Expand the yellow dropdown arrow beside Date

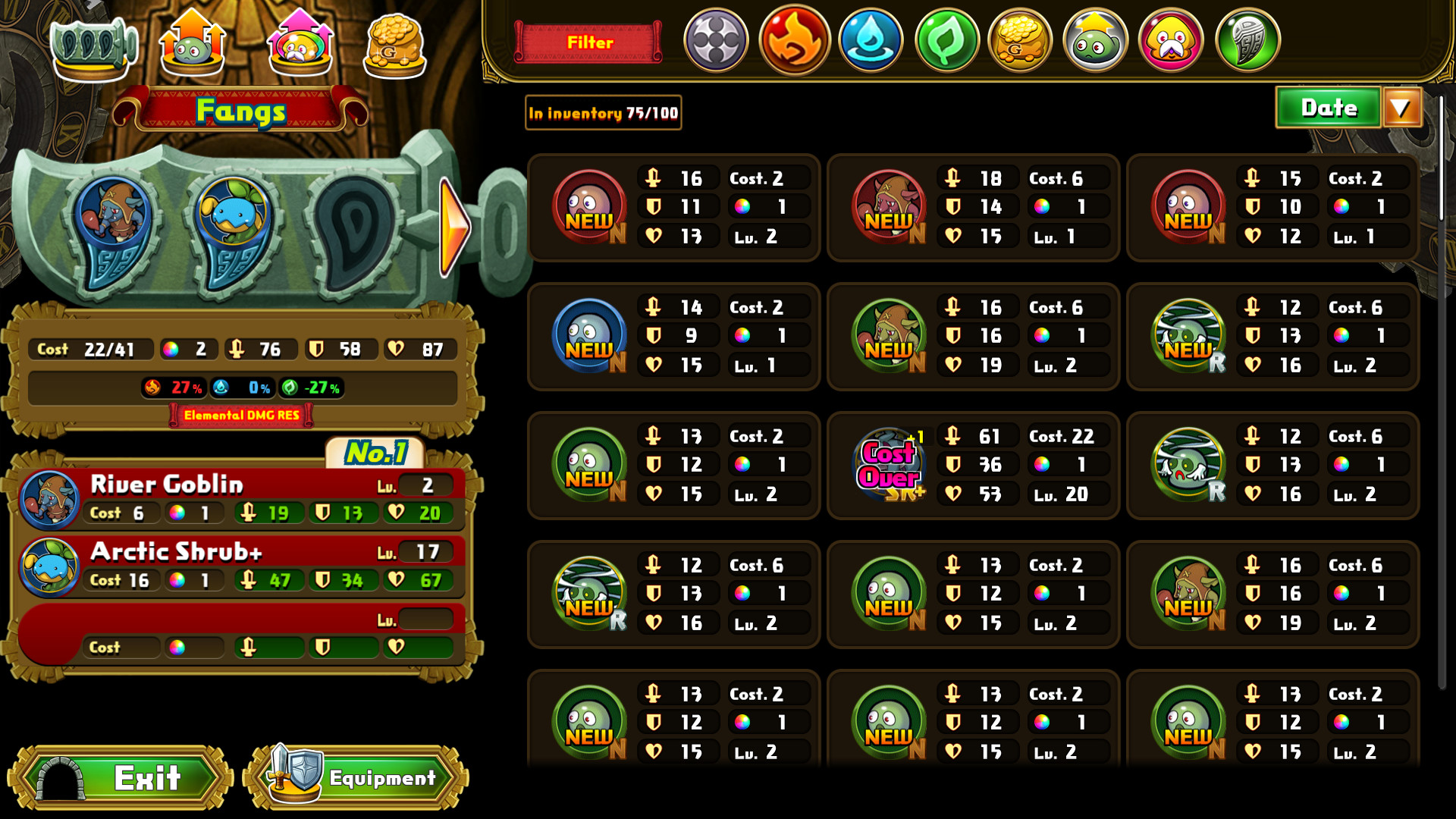[1402, 108]
